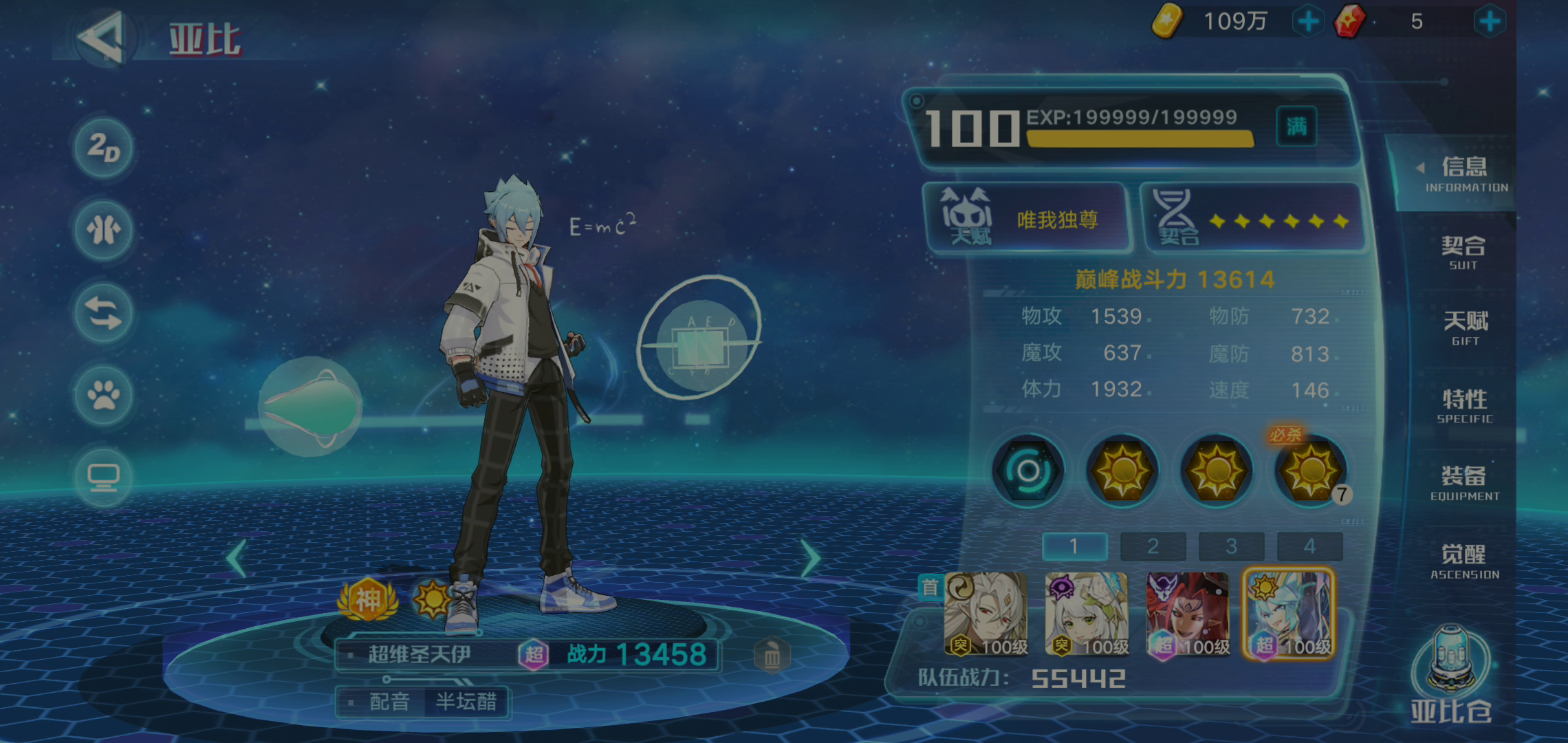Select team slot tab 2
The width and height of the screenshot is (1568, 743).
(x=1153, y=546)
